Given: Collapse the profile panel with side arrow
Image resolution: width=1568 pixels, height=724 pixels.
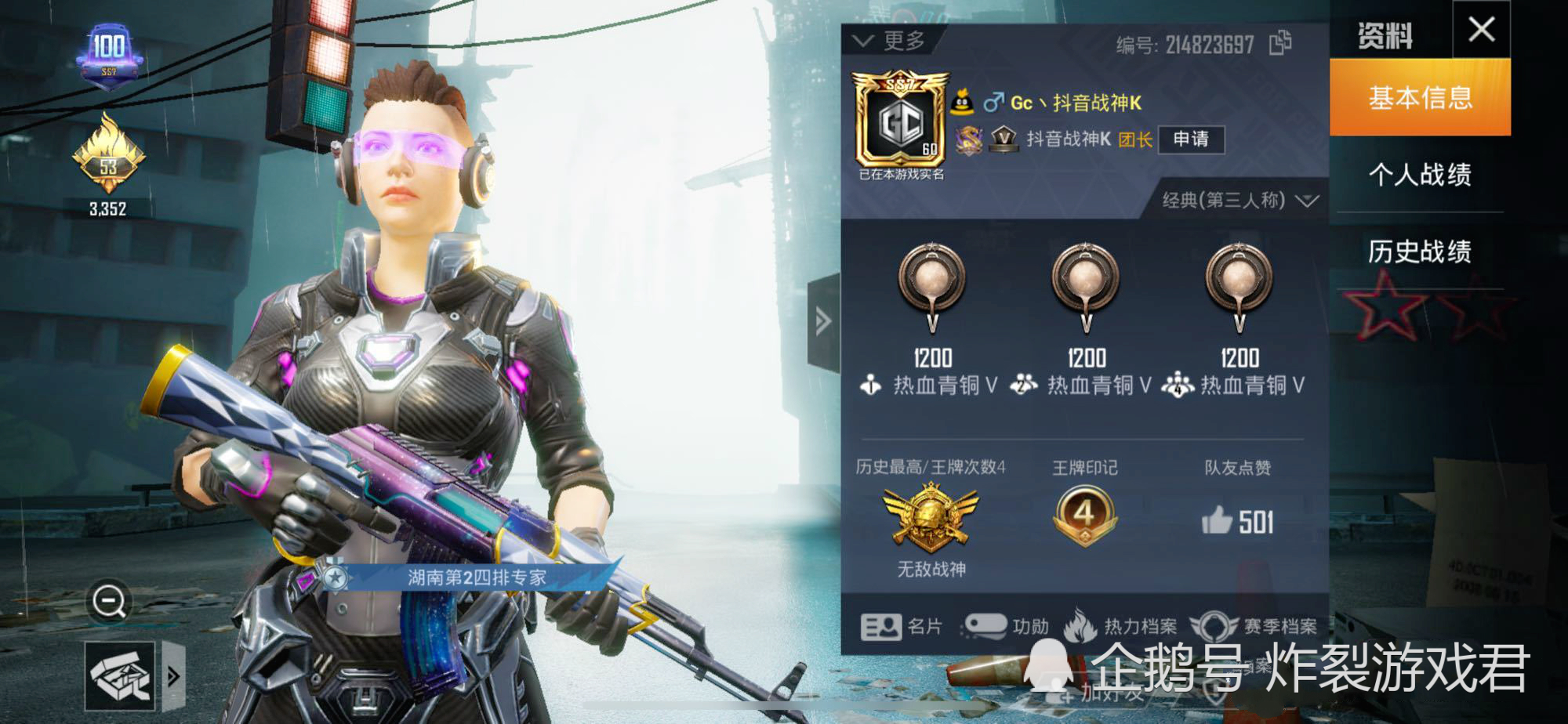Looking at the screenshot, I should [x=822, y=321].
